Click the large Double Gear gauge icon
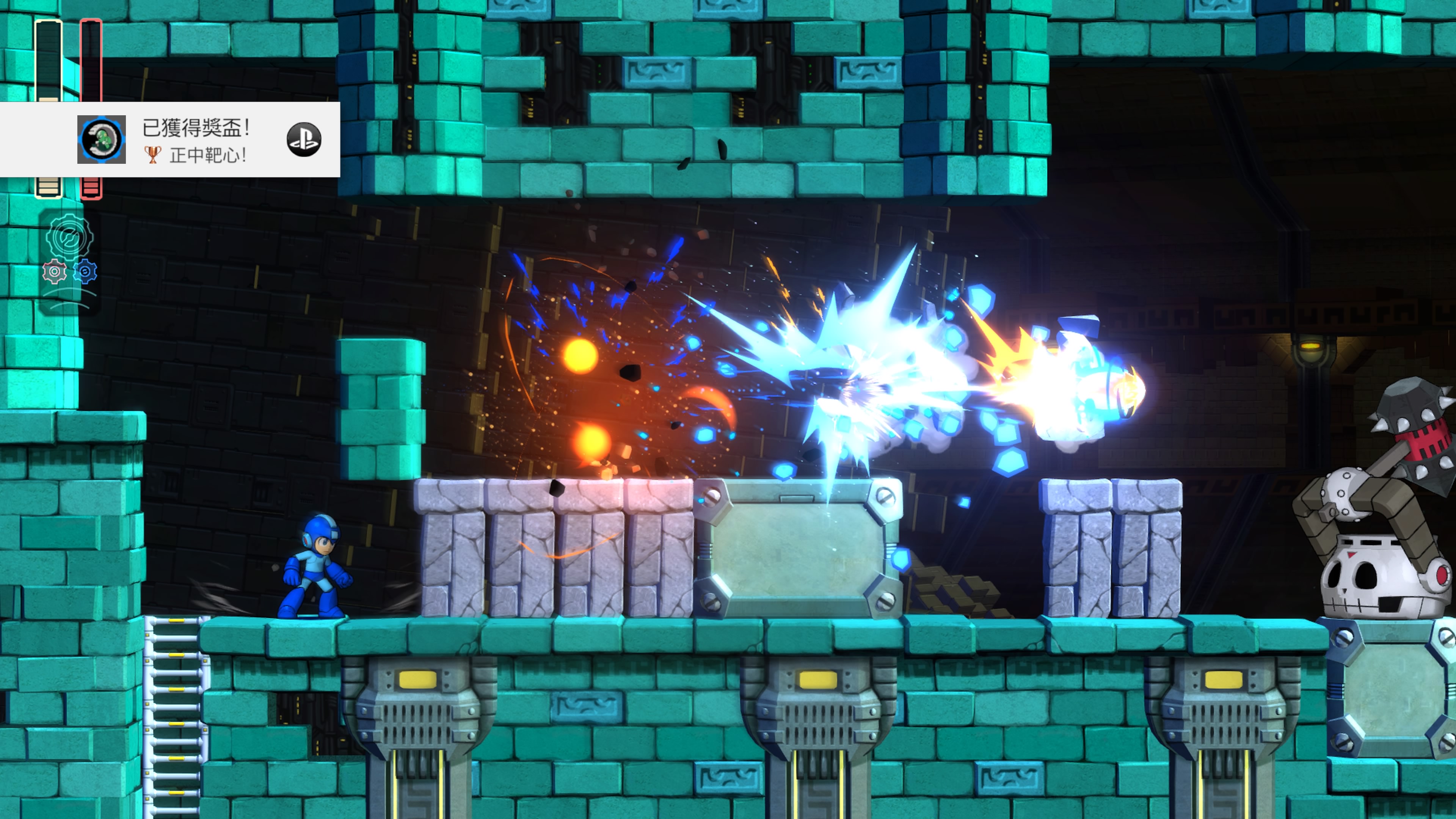 (x=69, y=237)
